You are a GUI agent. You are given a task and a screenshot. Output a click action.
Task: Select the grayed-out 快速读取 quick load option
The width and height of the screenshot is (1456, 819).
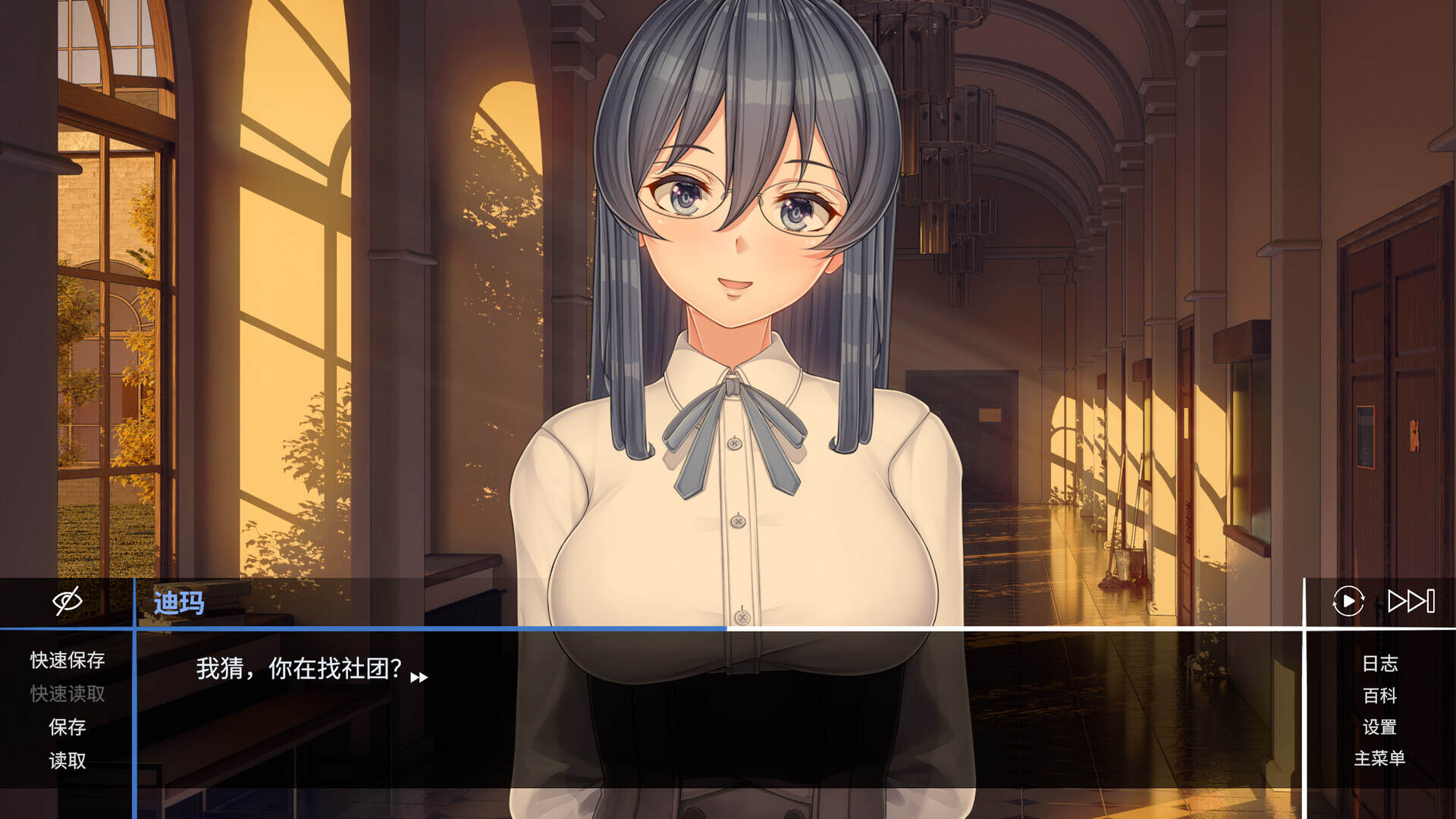[67, 695]
